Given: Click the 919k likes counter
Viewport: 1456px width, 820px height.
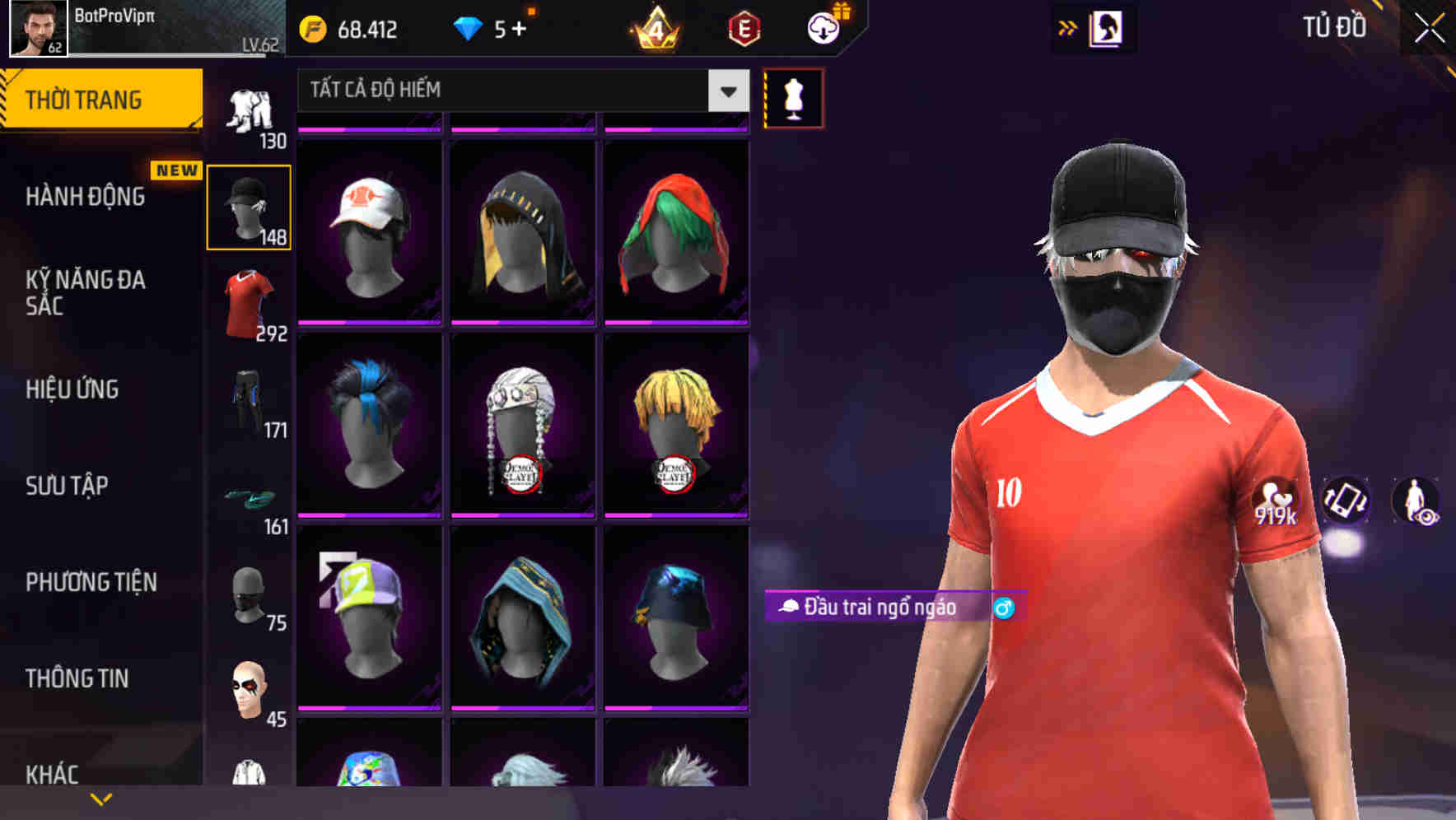Looking at the screenshot, I should [x=1276, y=500].
